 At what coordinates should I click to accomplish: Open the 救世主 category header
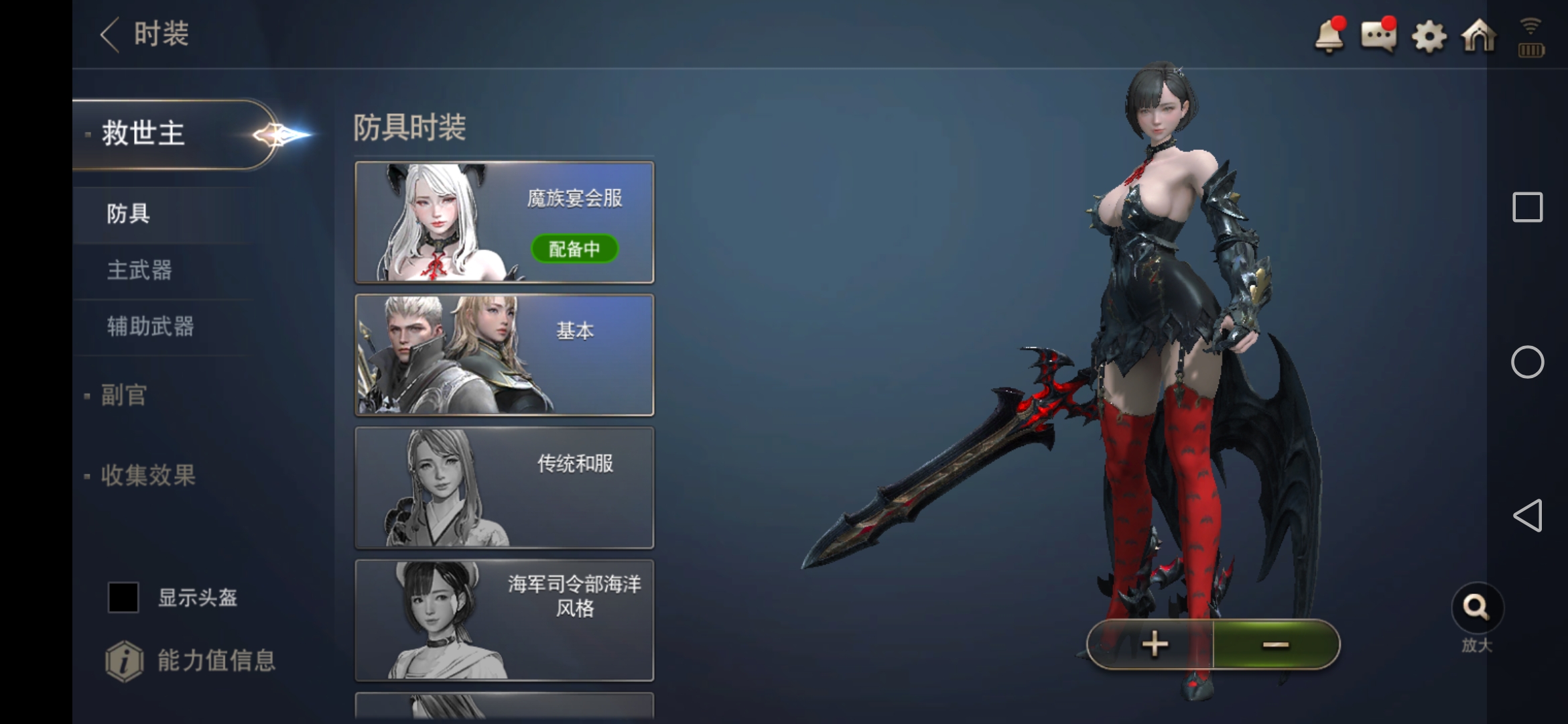pos(141,132)
